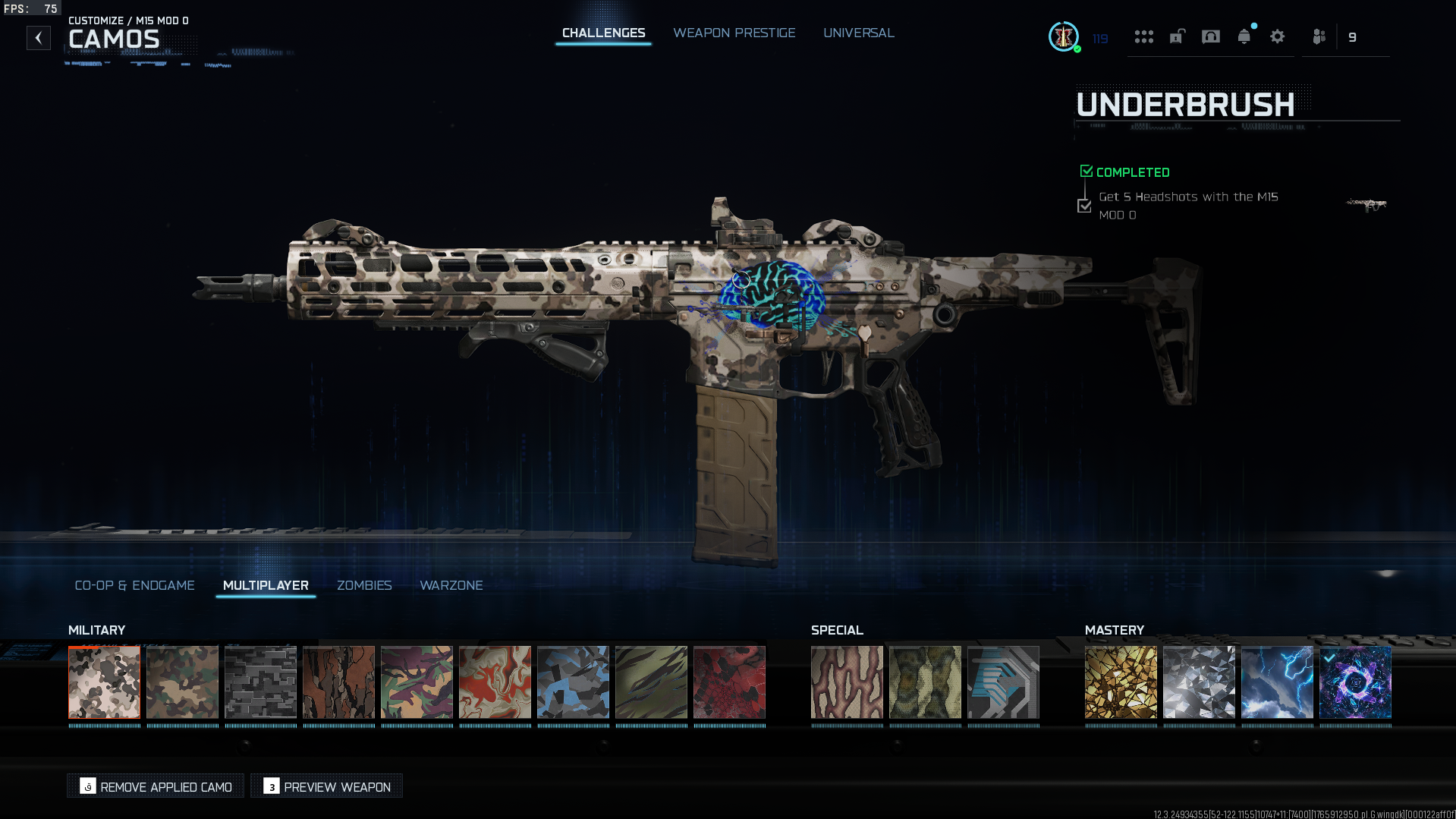Show Zombies camo category

coord(364,585)
